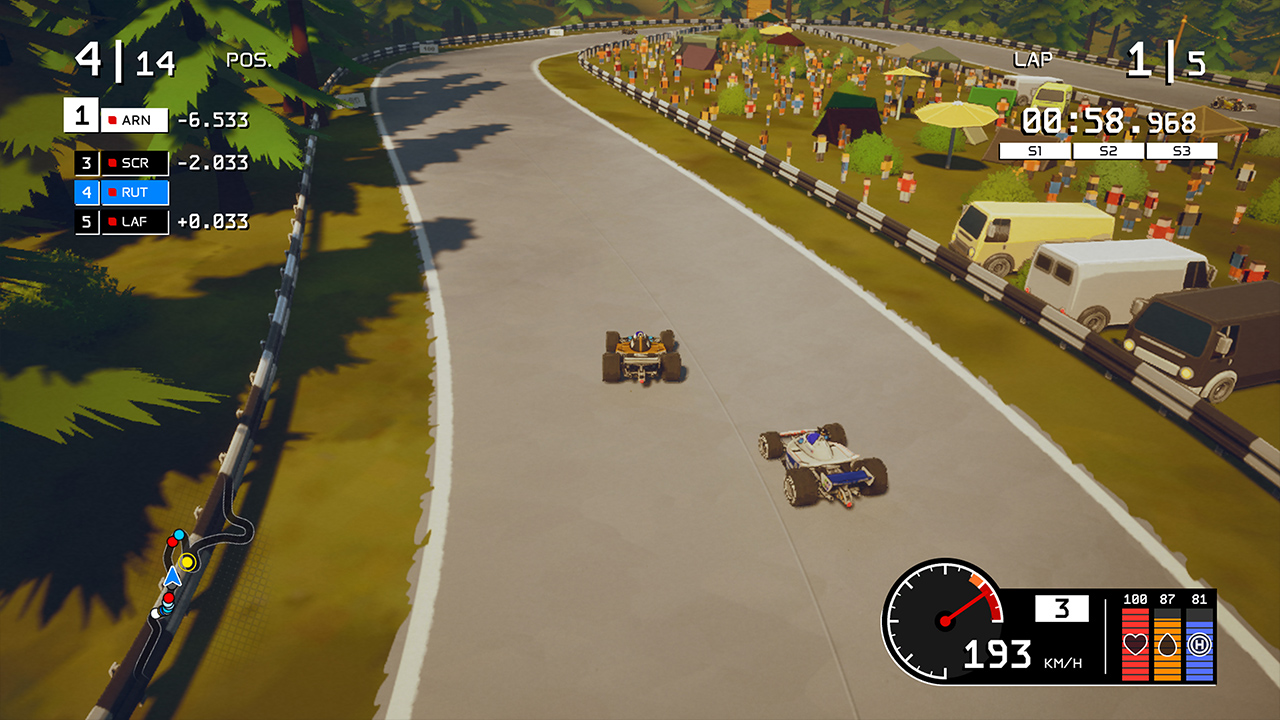Select the S2 sector tab

click(1106, 150)
